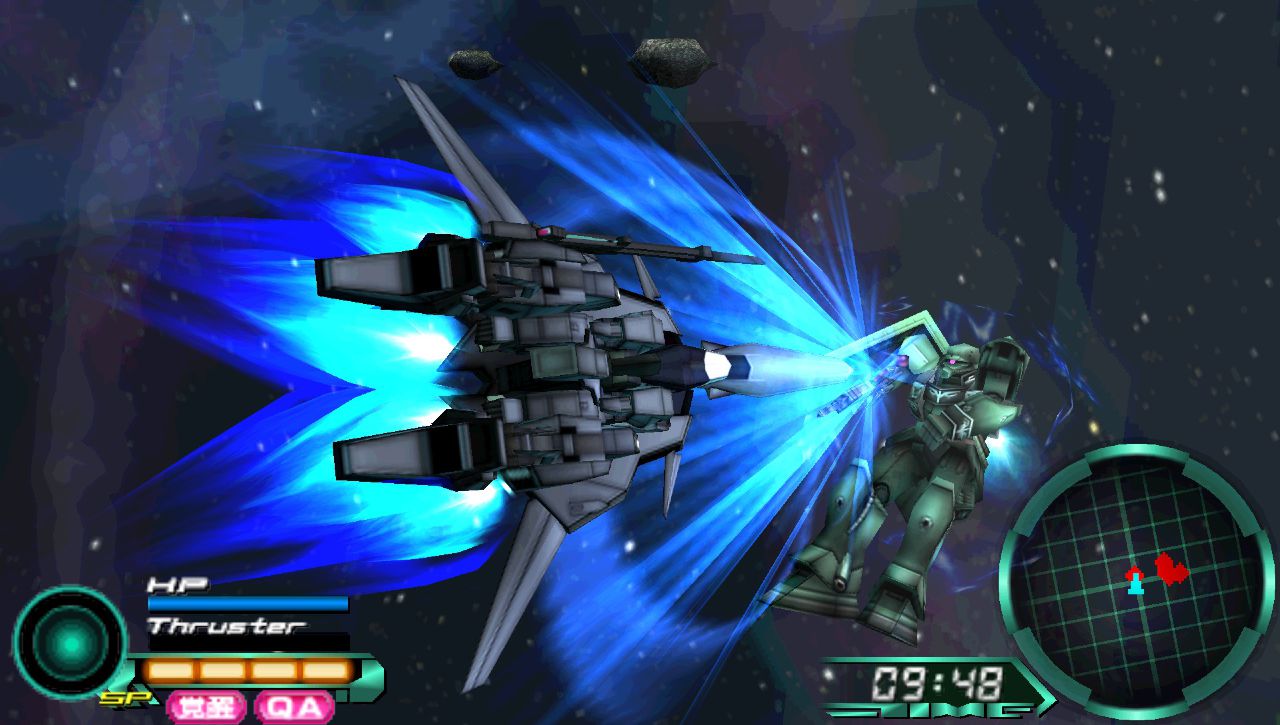This screenshot has height=725, width=1280.
Task: Select the red enemy marker on radar
Action: 1171,570
